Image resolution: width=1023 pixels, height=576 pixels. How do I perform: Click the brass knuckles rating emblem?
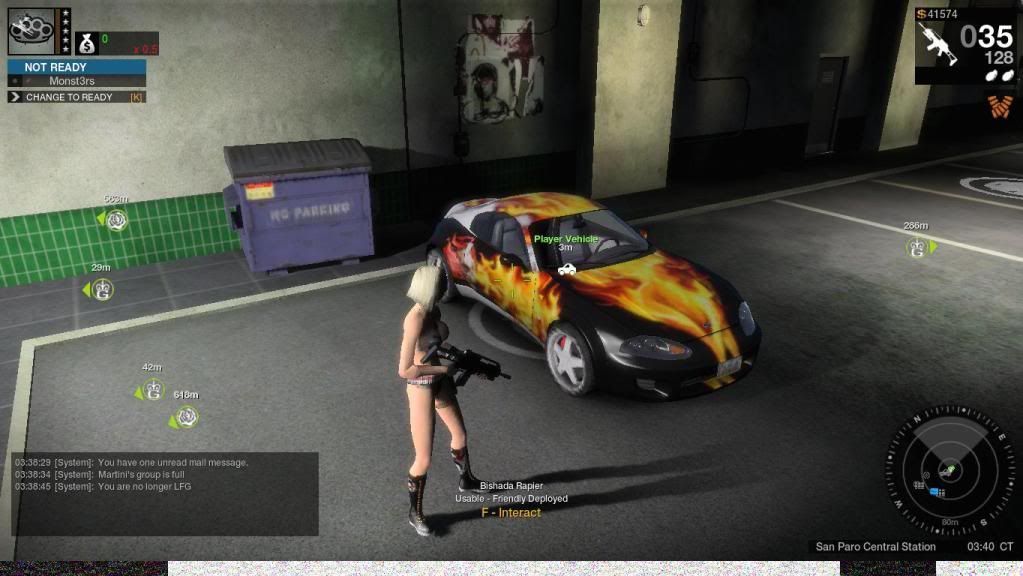(32, 31)
